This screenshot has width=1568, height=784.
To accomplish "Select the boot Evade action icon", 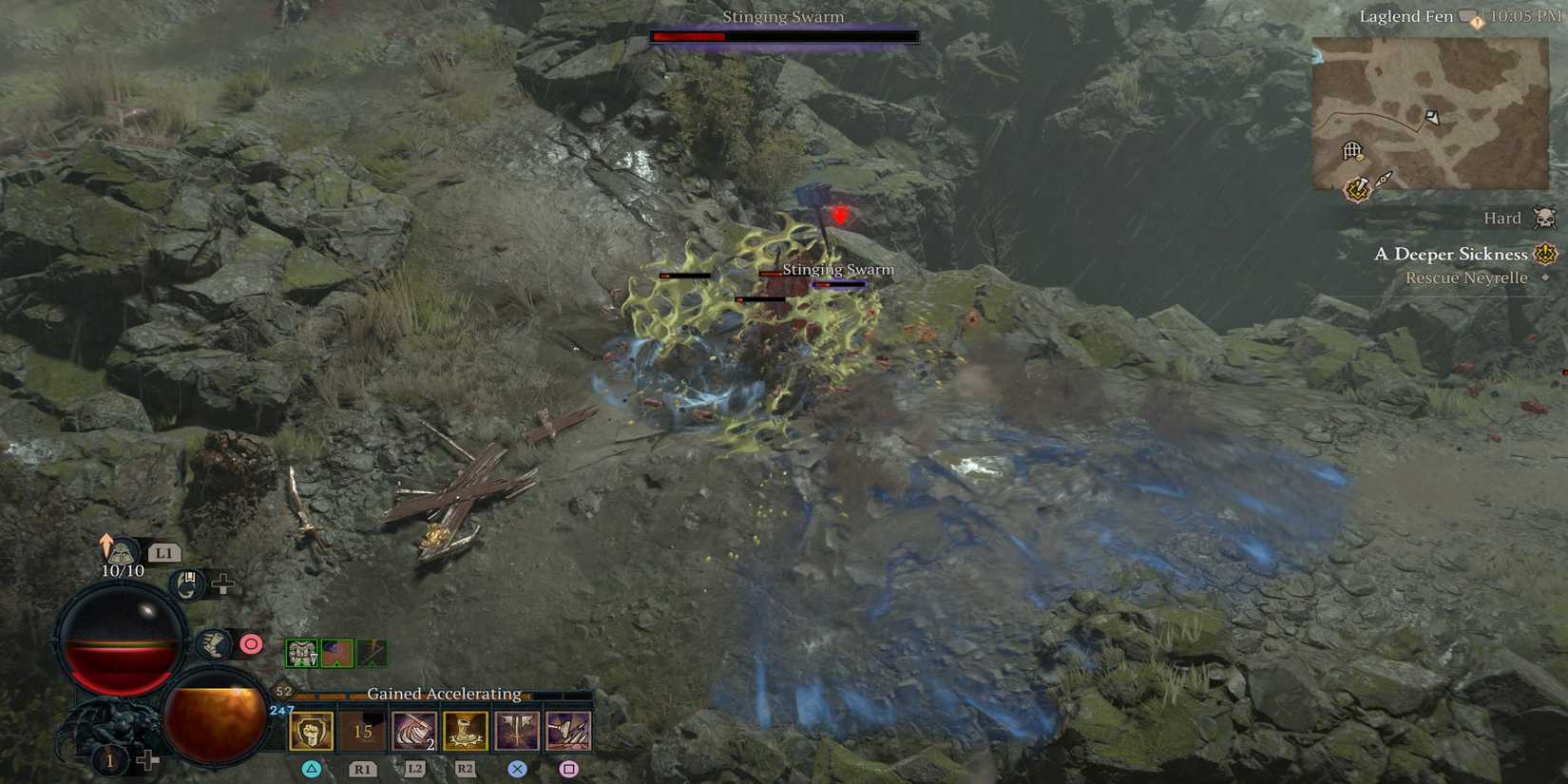I will point(214,645).
